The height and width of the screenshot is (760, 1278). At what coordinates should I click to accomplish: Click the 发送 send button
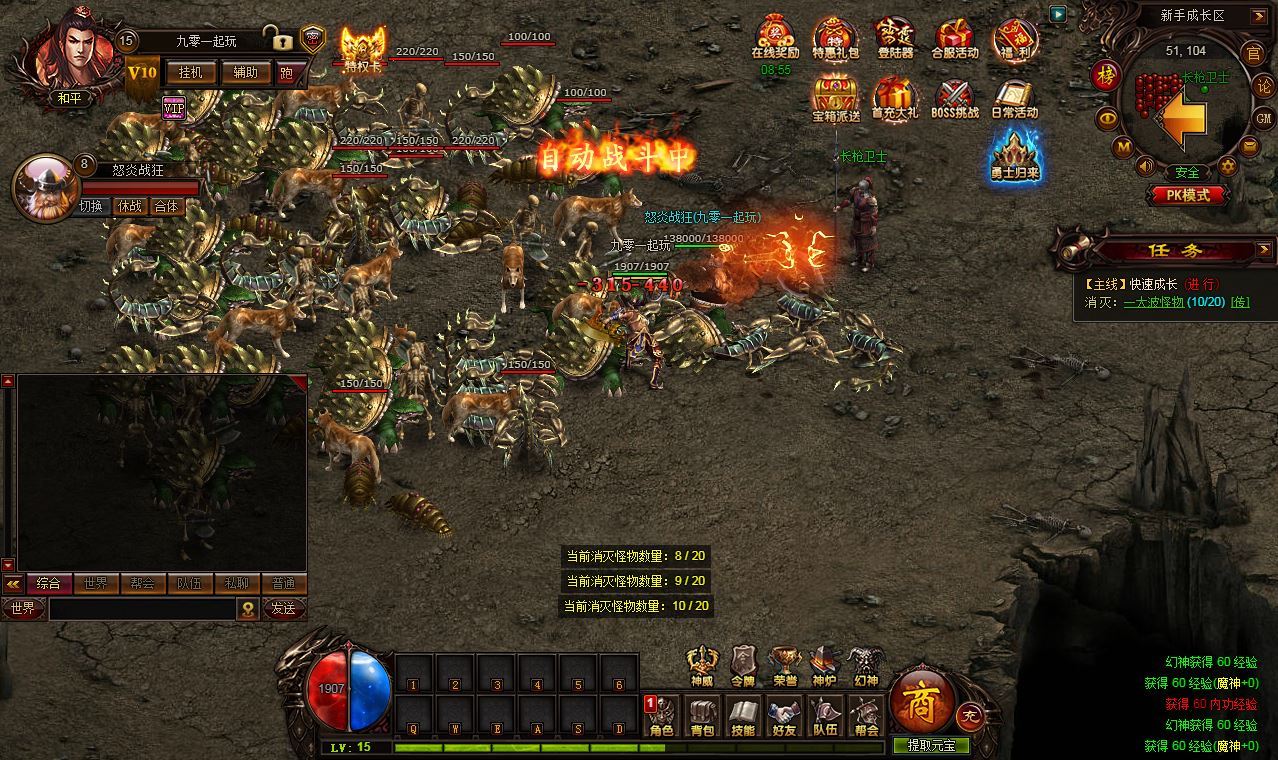point(283,608)
